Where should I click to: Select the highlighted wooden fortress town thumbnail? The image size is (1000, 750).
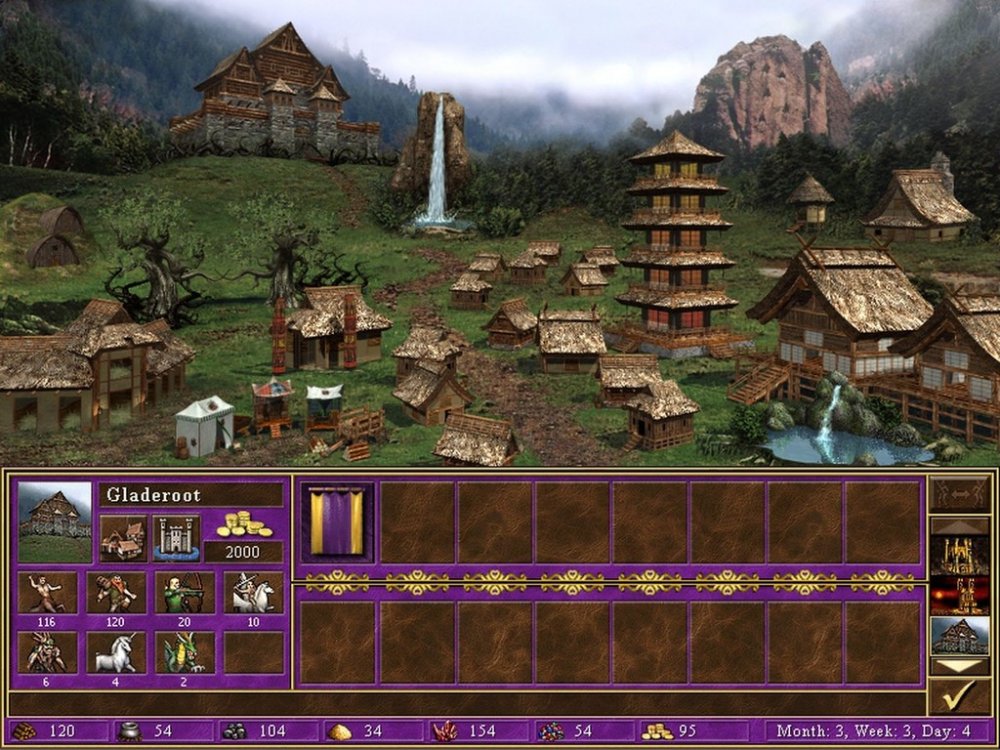959,635
